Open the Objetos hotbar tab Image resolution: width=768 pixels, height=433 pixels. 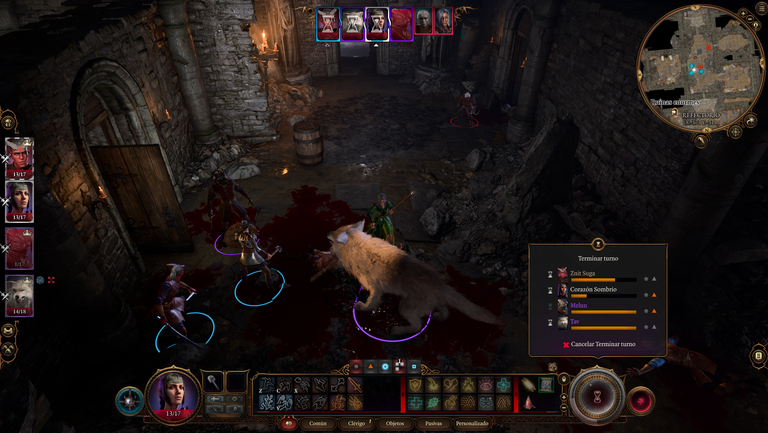pyautogui.click(x=396, y=424)
